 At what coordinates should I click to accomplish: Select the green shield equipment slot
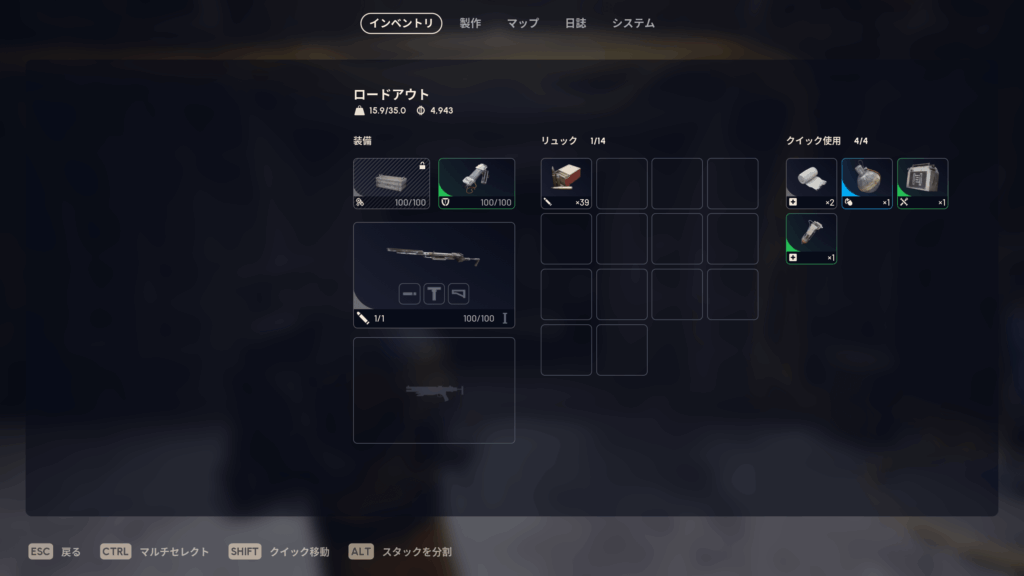click(x=476, y=183)
